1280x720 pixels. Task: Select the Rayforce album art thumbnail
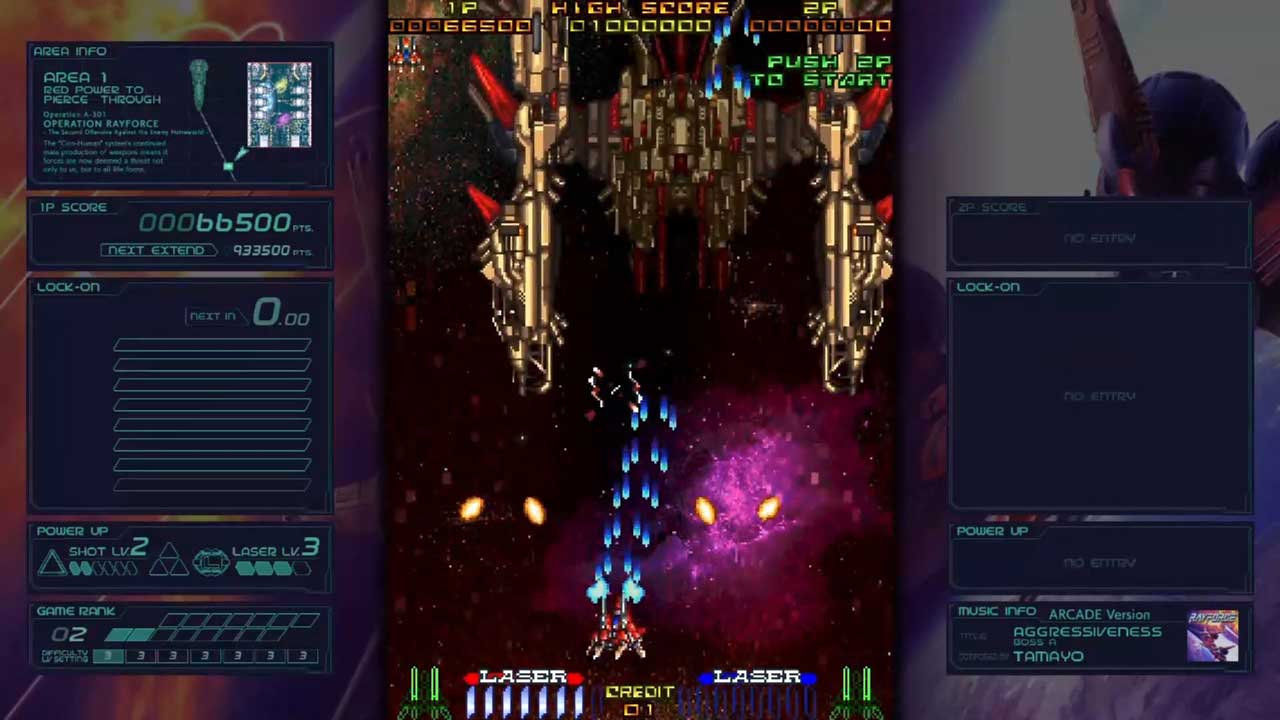pos(1212,636)
